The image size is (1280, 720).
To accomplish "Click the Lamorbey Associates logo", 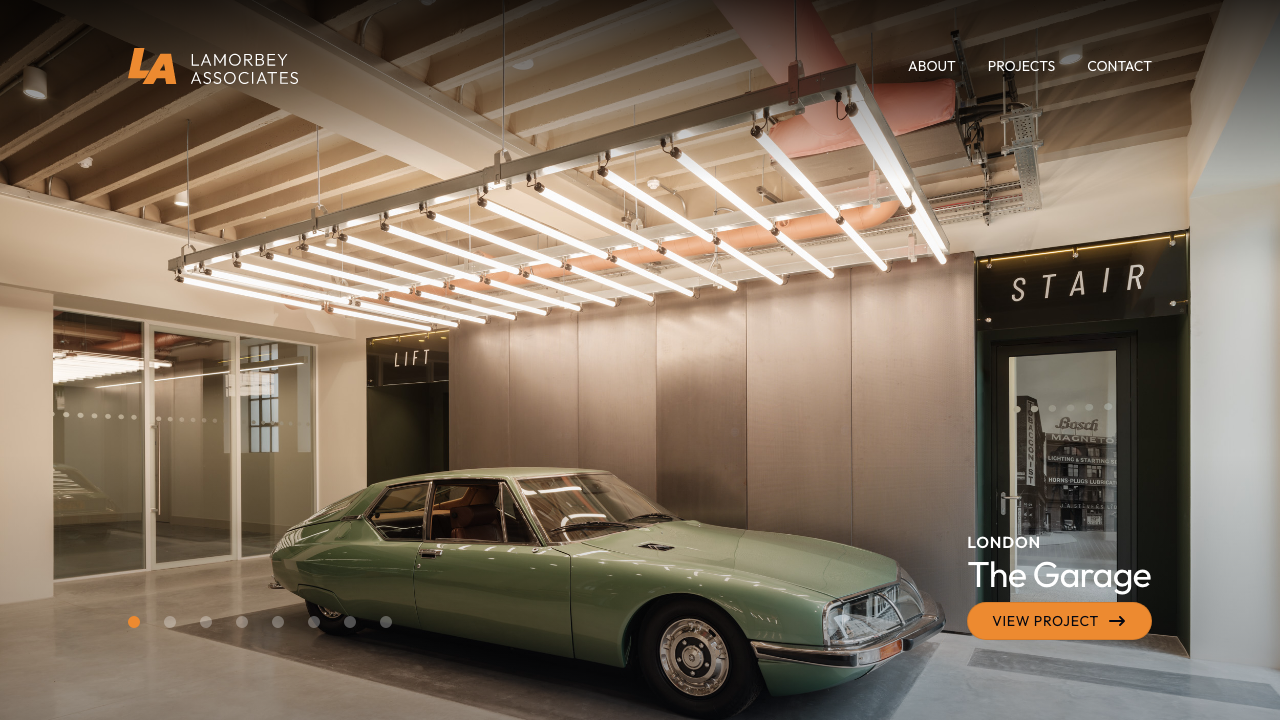I will (x=213, y=67).
